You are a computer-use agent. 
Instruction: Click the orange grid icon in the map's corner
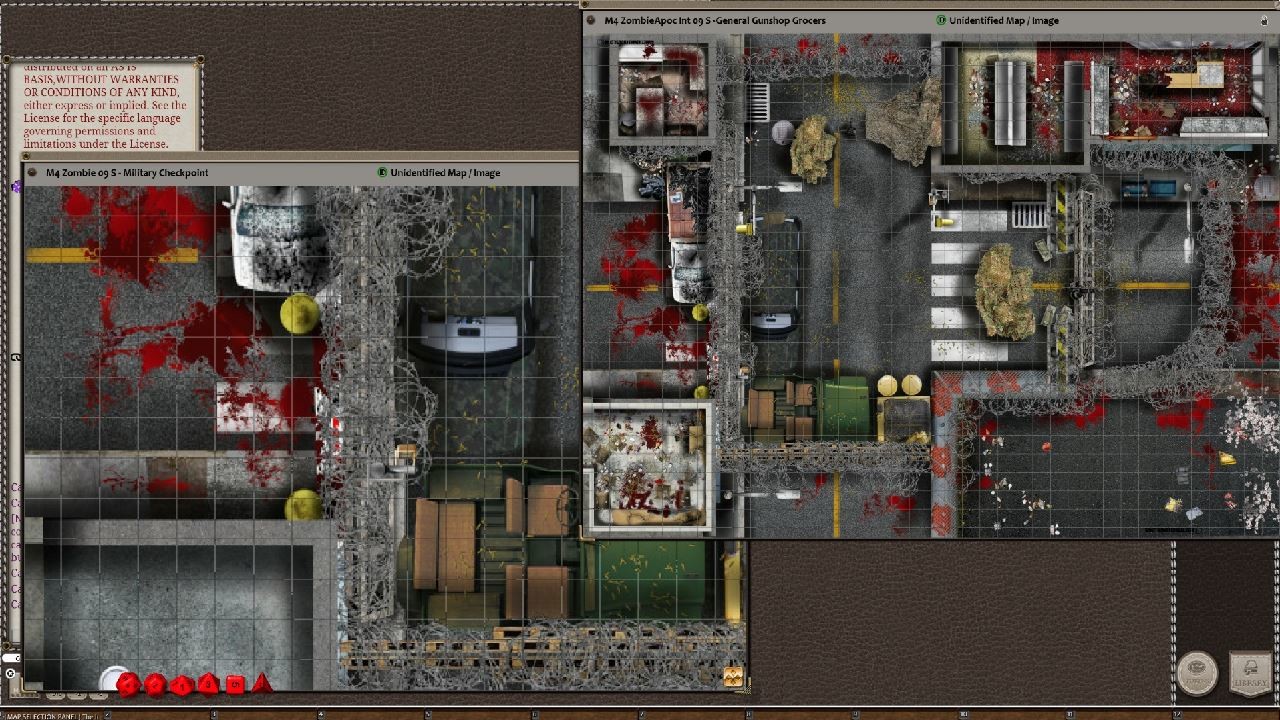tap(733, 676)
